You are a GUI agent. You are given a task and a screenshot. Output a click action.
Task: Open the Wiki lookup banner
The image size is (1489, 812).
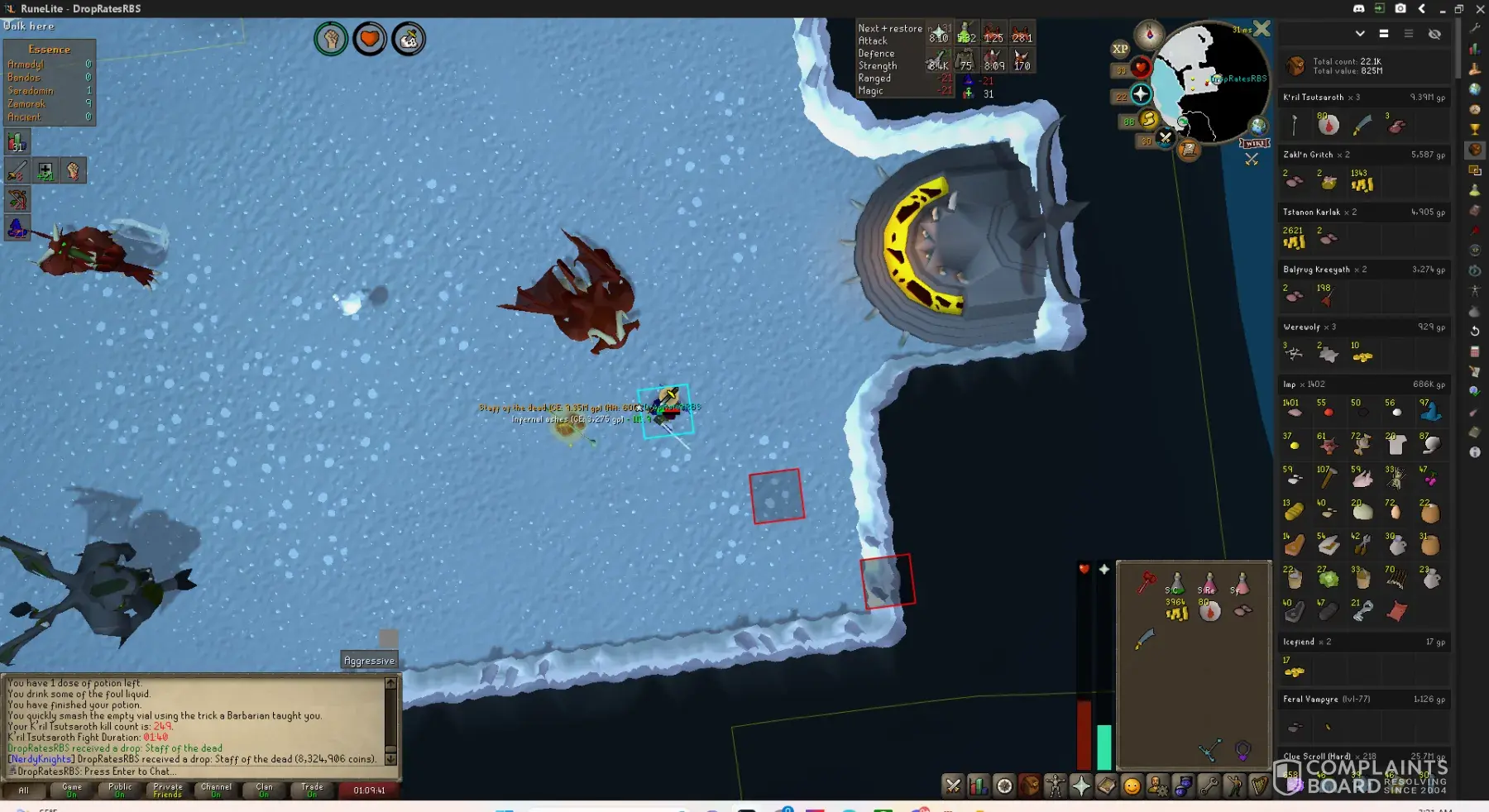1254,144
